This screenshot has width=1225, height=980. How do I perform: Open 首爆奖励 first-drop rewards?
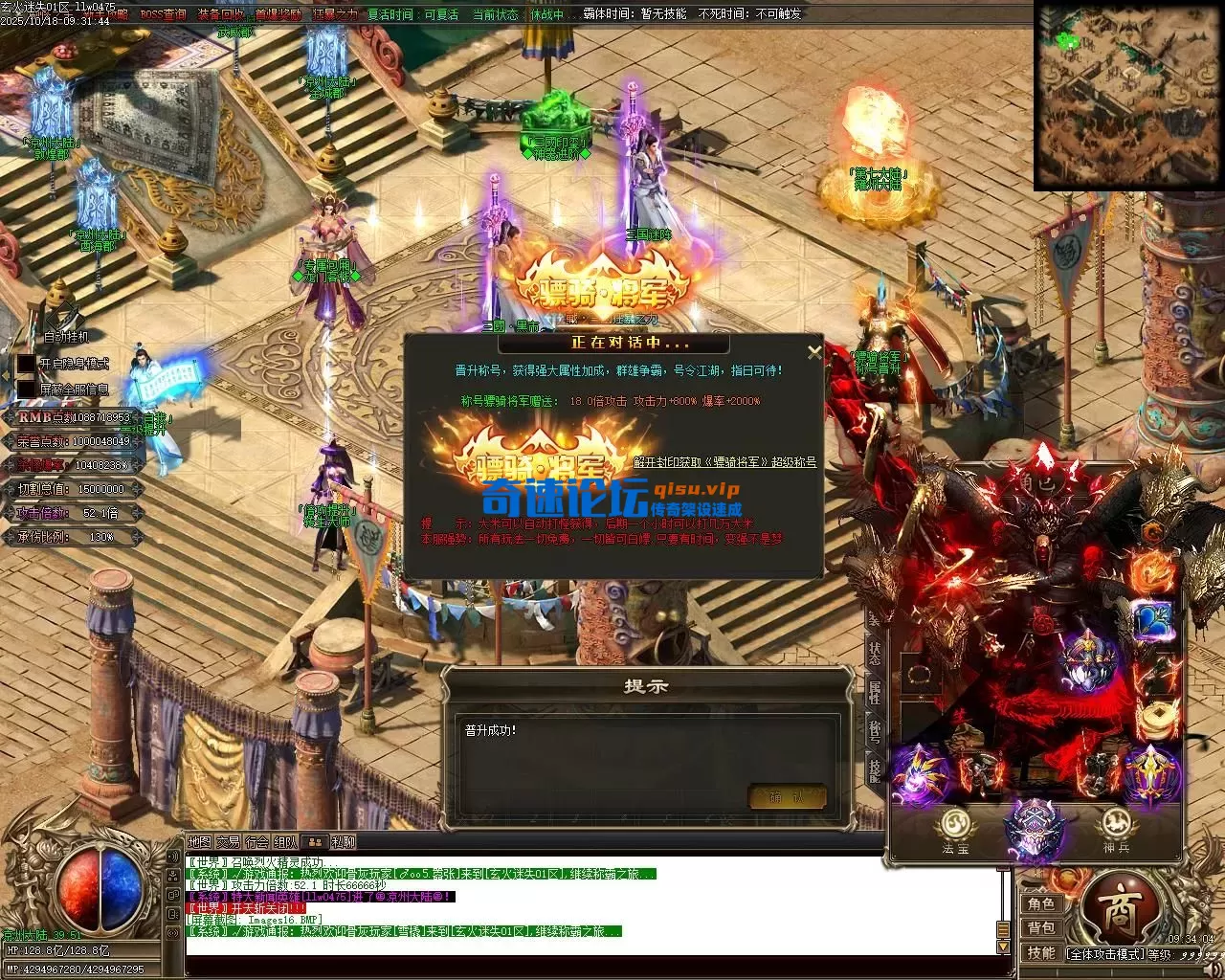point(278,14)
